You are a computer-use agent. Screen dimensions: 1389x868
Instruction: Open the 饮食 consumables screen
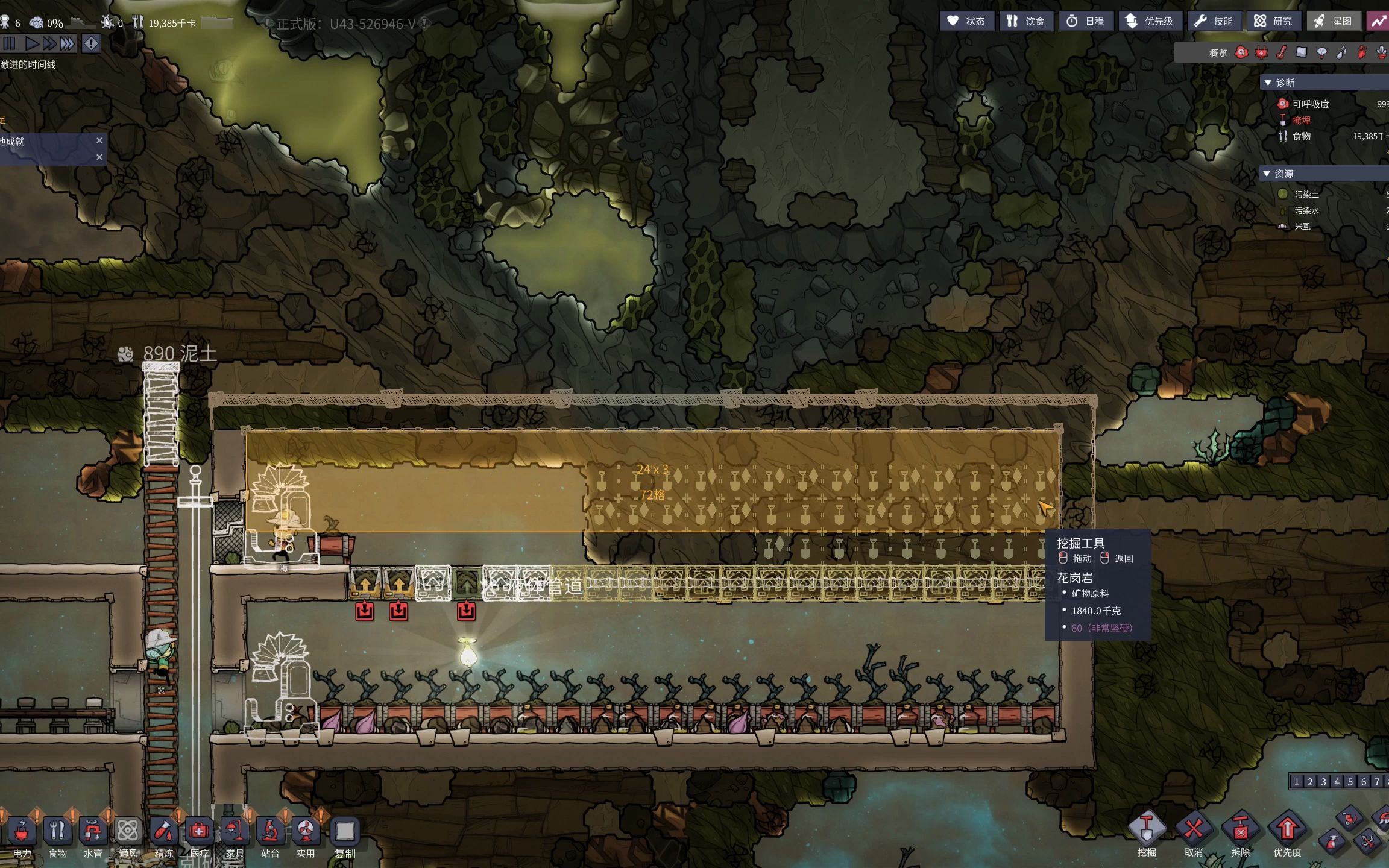(x=1026, y=21)
